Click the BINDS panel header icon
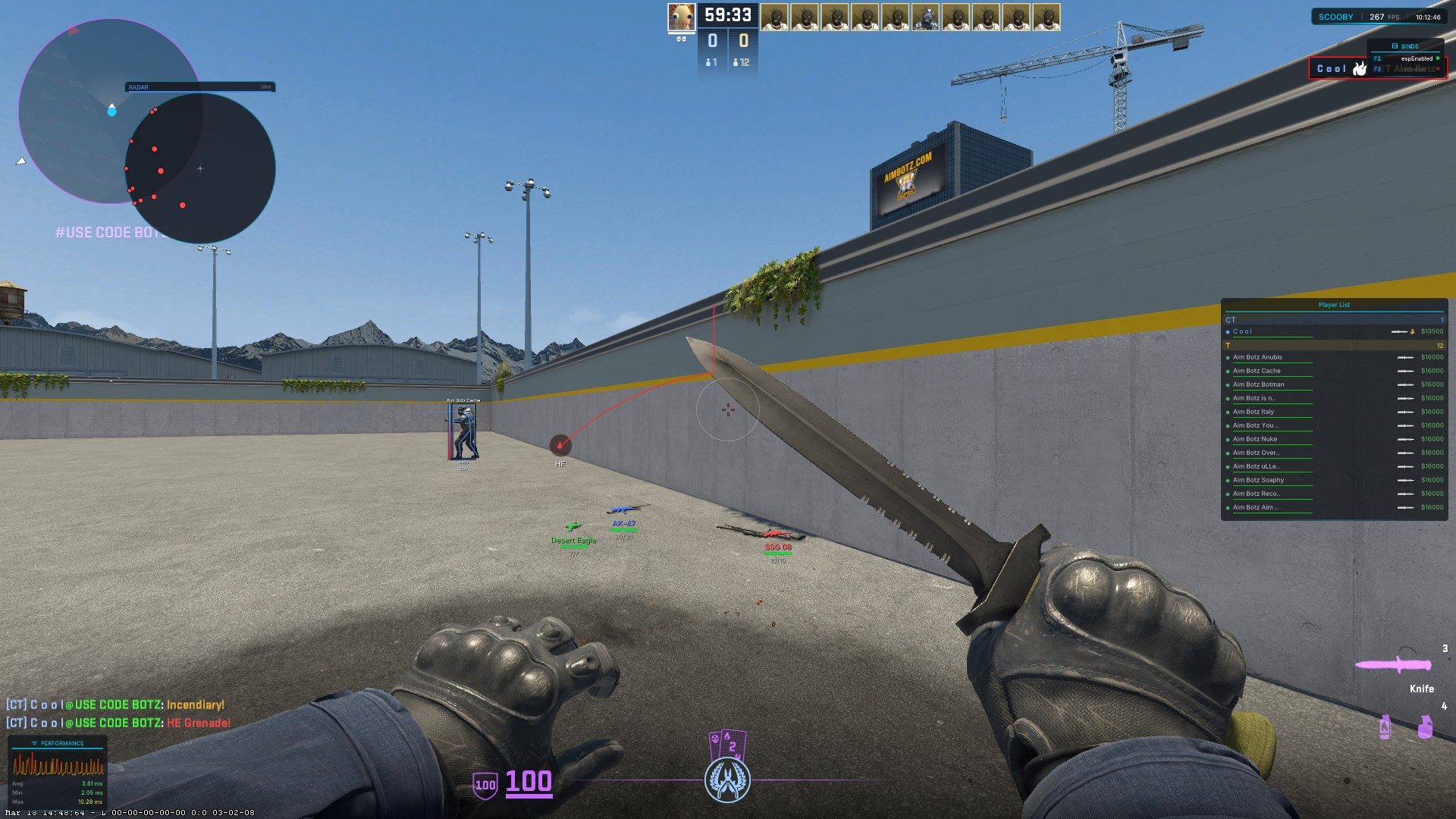 [1394, 45]
